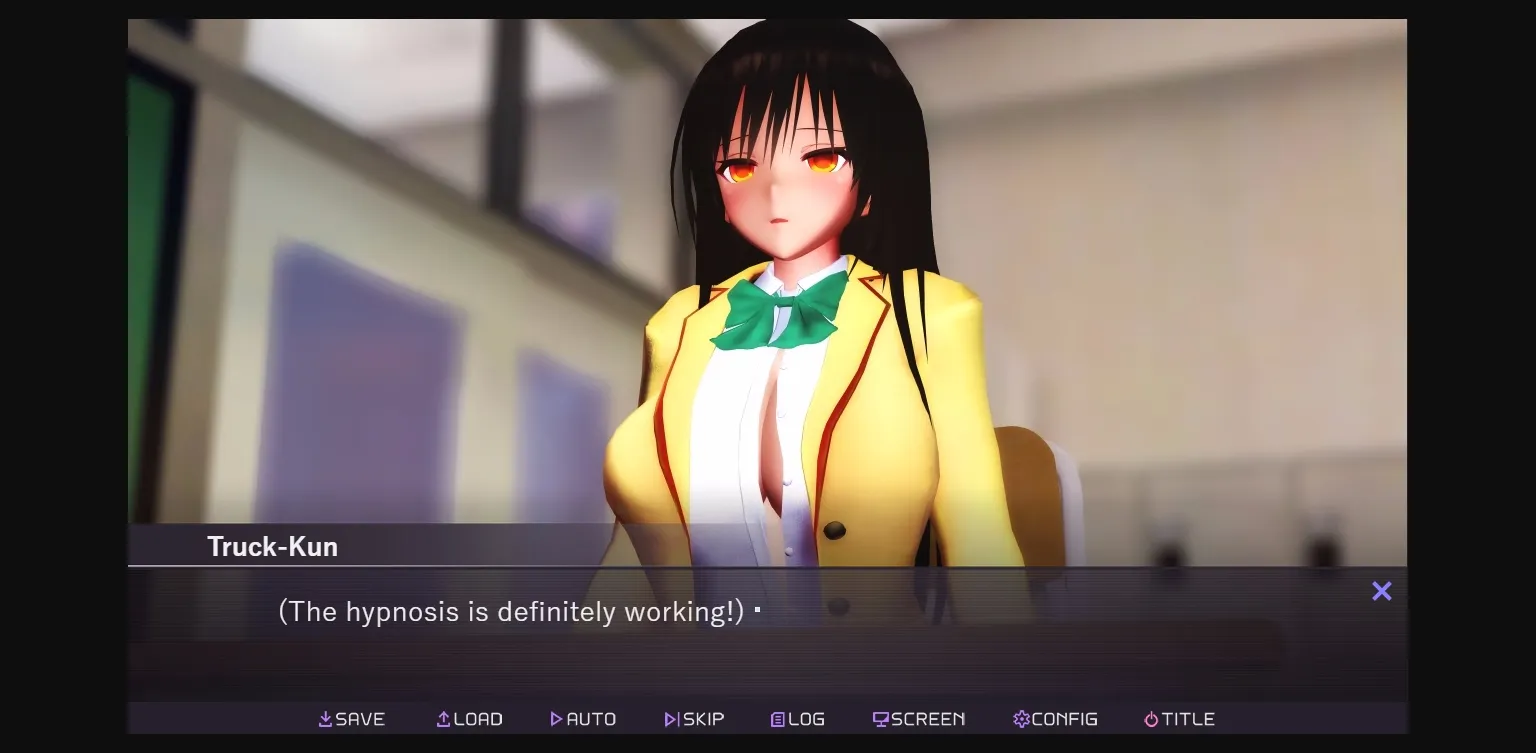Click the Skip fast-forward icon
Viewport: 1536px width, 753px height.
point(669,718)
